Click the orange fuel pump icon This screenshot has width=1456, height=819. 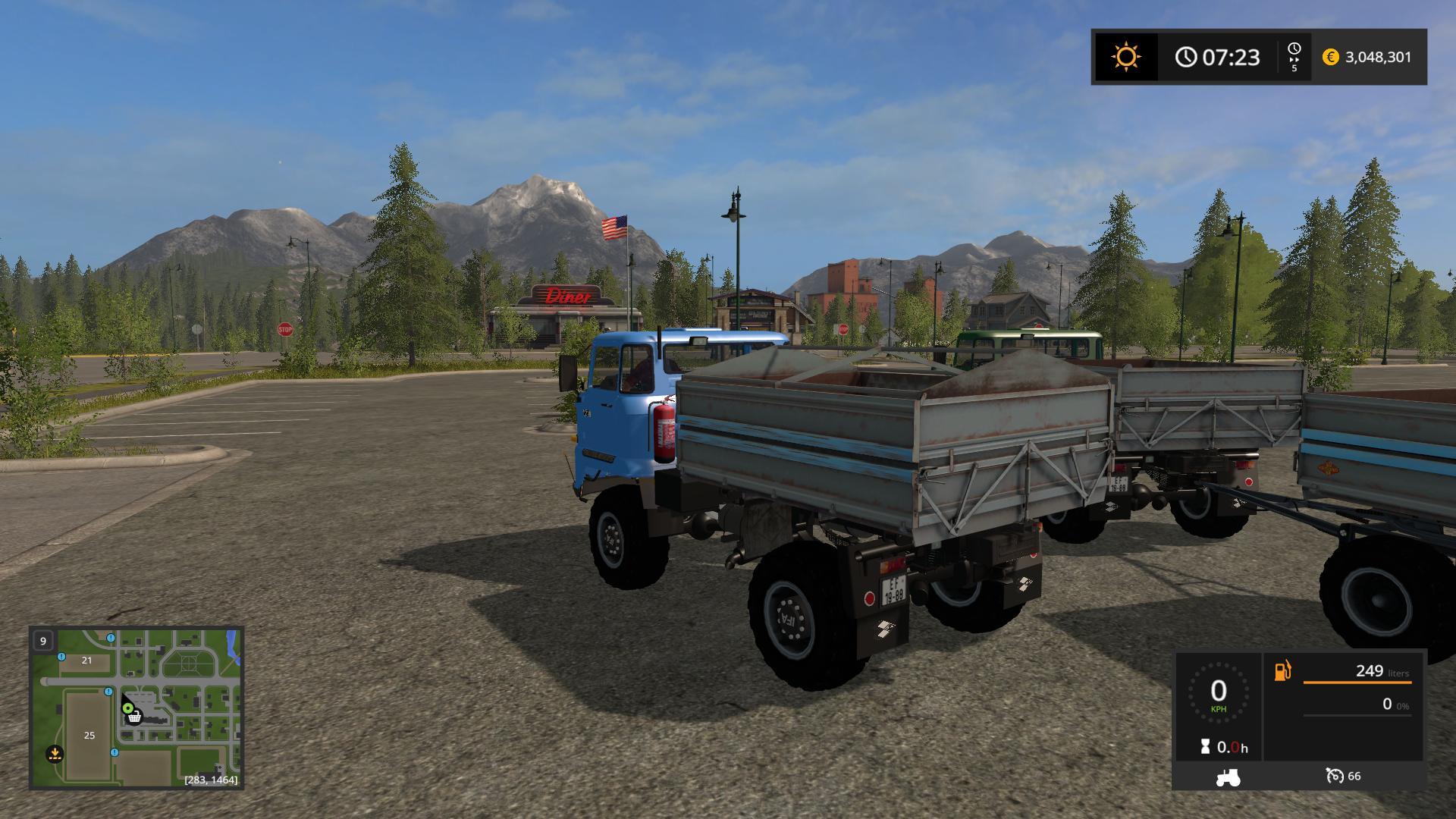coord(1282,671)
